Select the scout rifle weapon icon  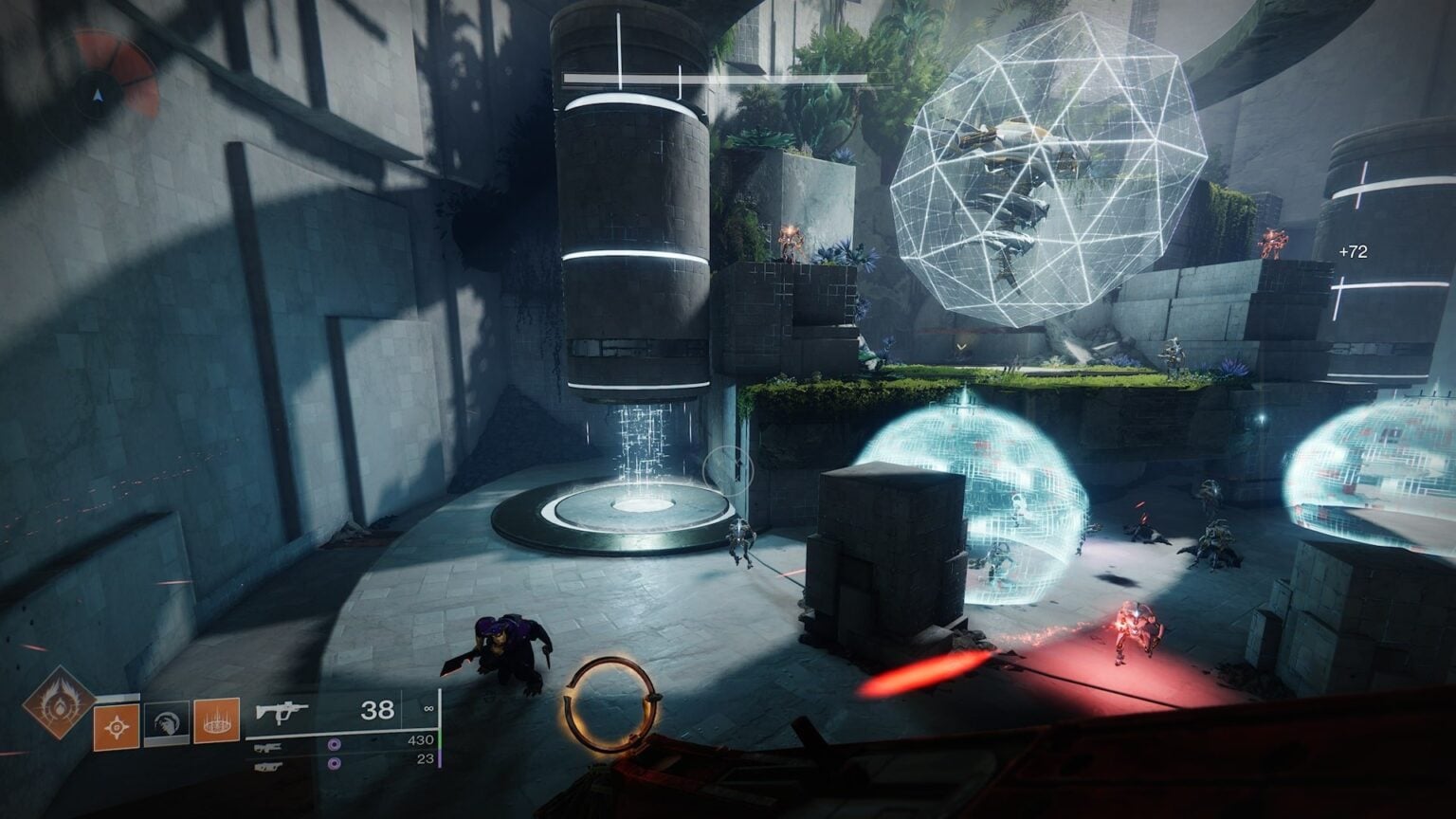pyautogui.click(x=268, y=748)
